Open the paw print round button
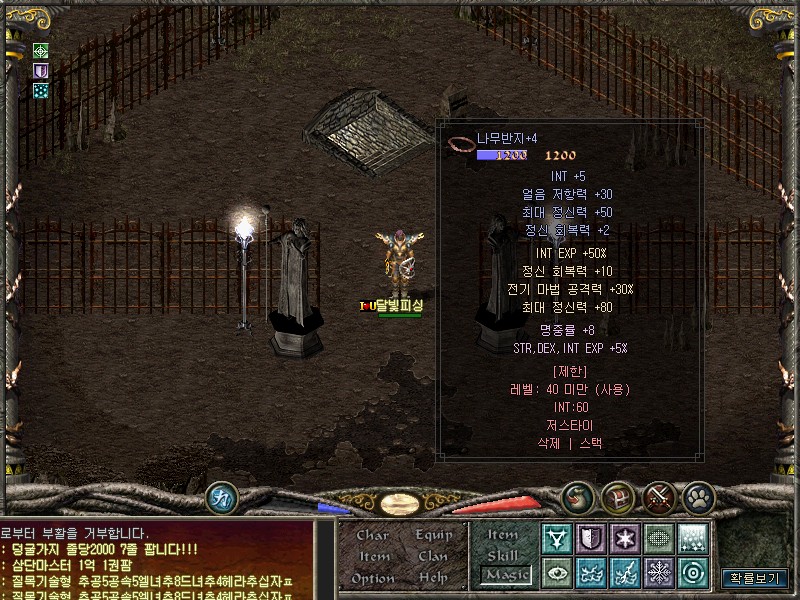This screenshot has width=800, height=600. tap(698, 496)
